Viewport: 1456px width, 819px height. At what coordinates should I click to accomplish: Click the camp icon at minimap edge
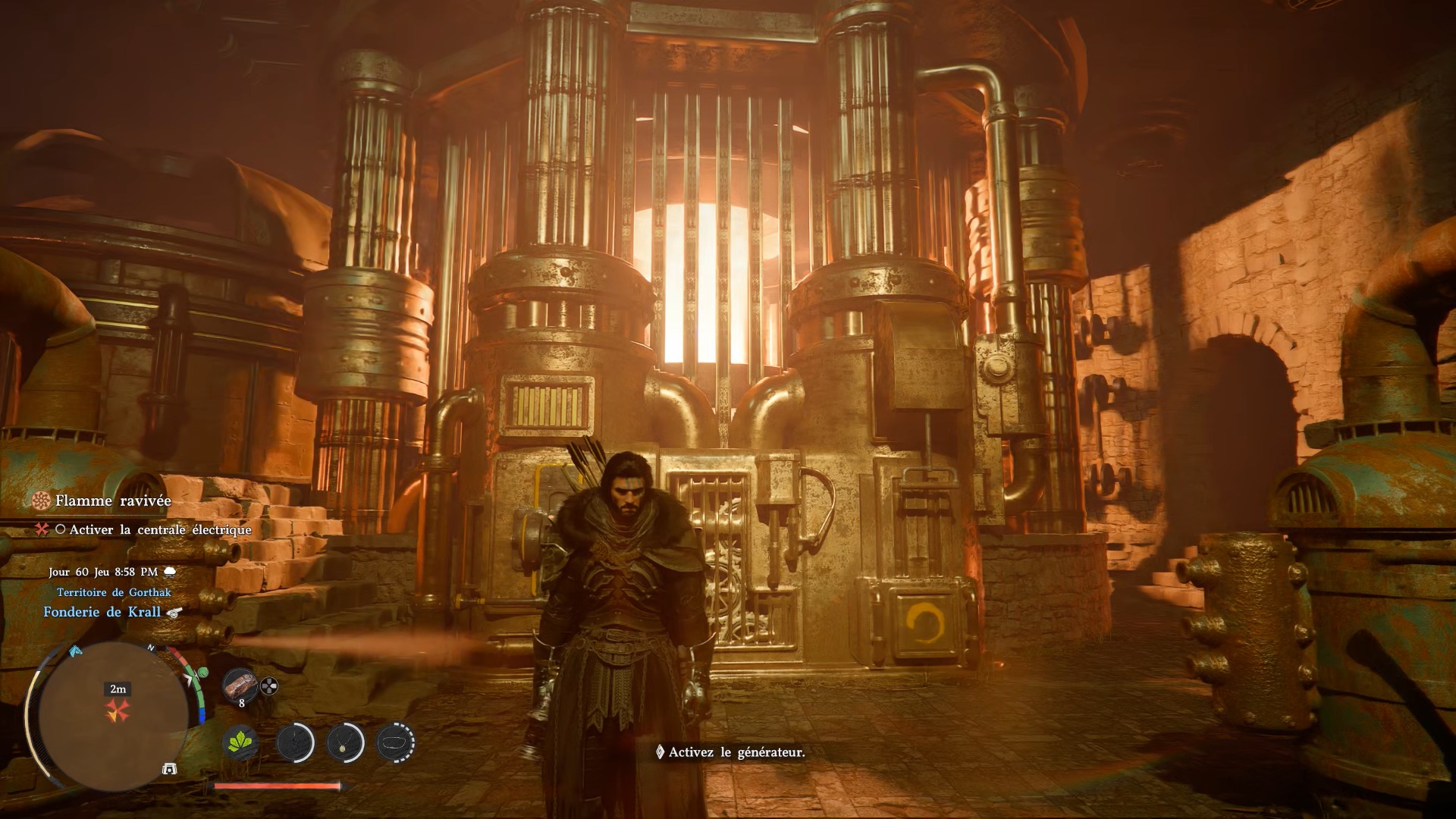[x=170, y=769]
